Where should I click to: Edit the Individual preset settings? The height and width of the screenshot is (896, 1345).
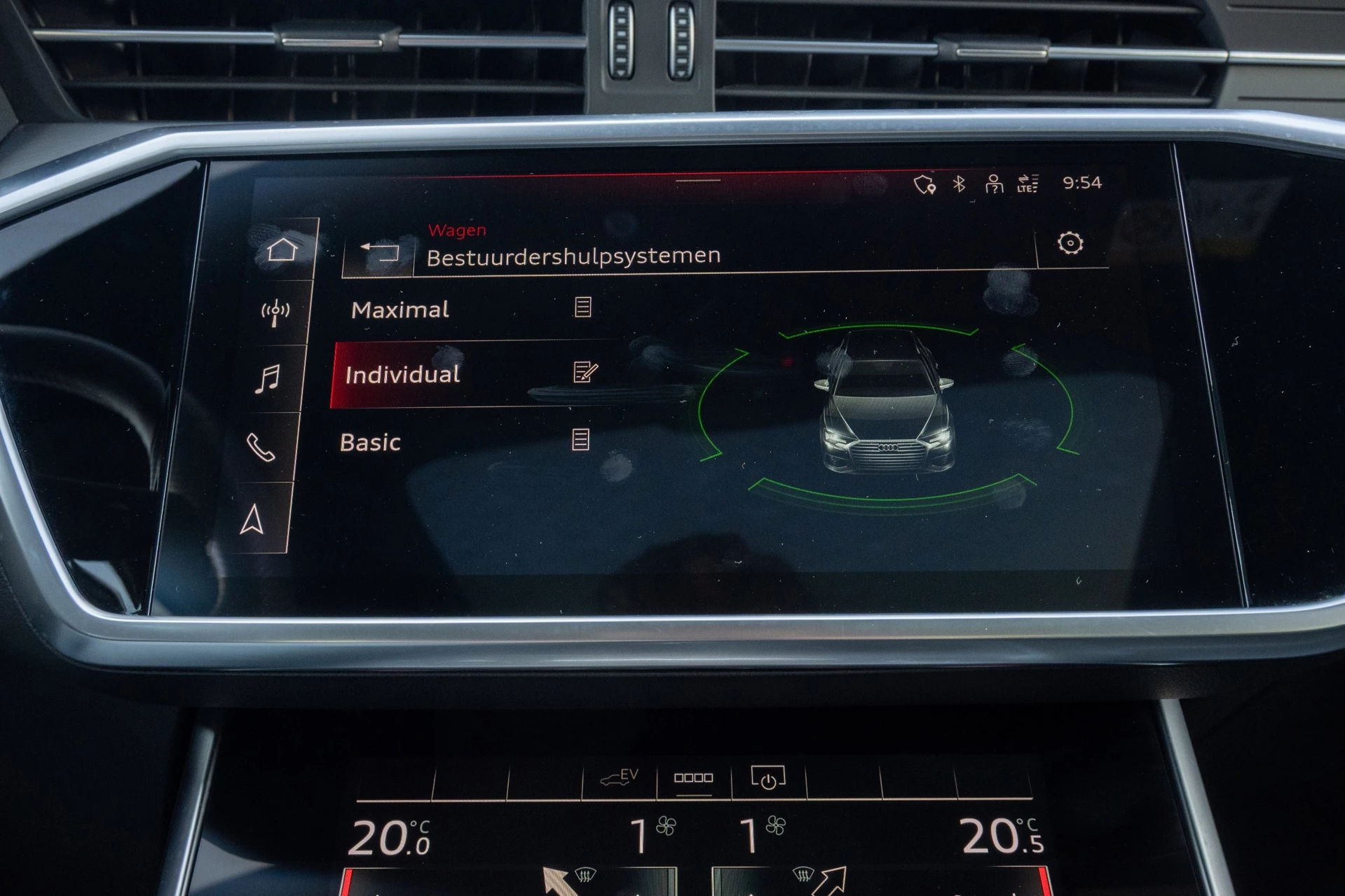[584, 373]
